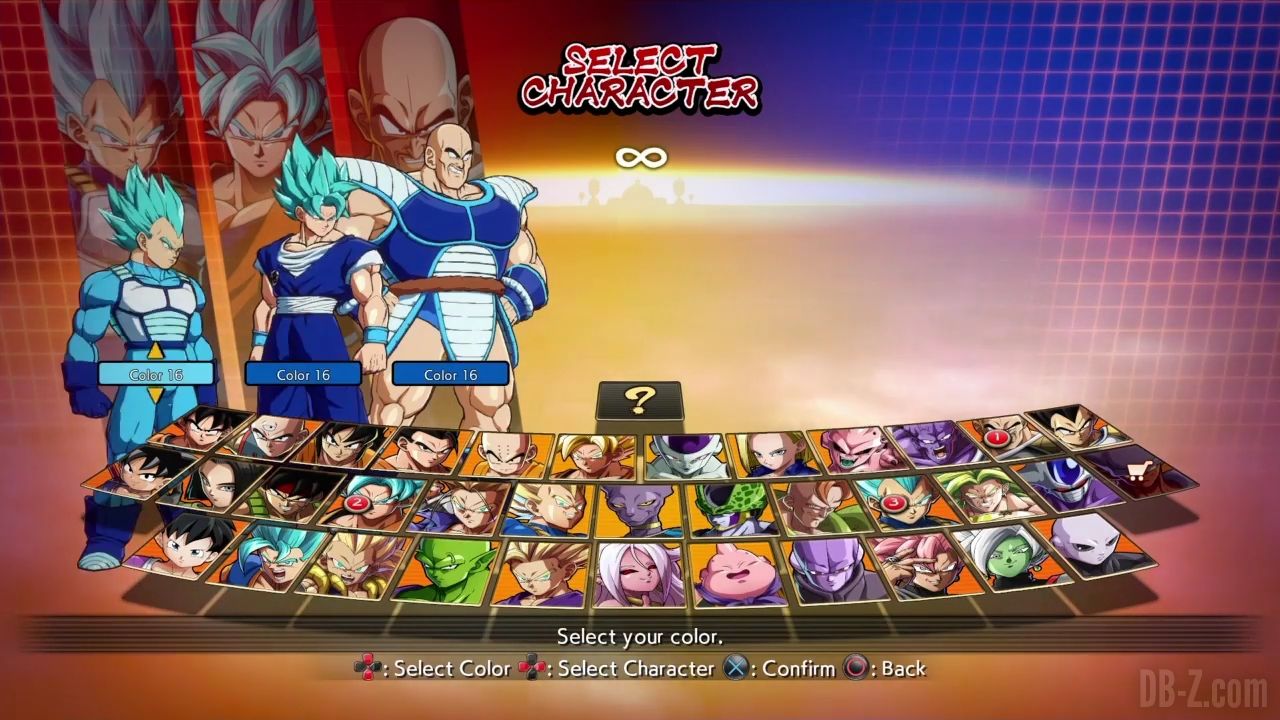Viewport: 1280px width, 720px height.
Task: Click the down arrow below Color 16
Action: [x=155, y=396]
